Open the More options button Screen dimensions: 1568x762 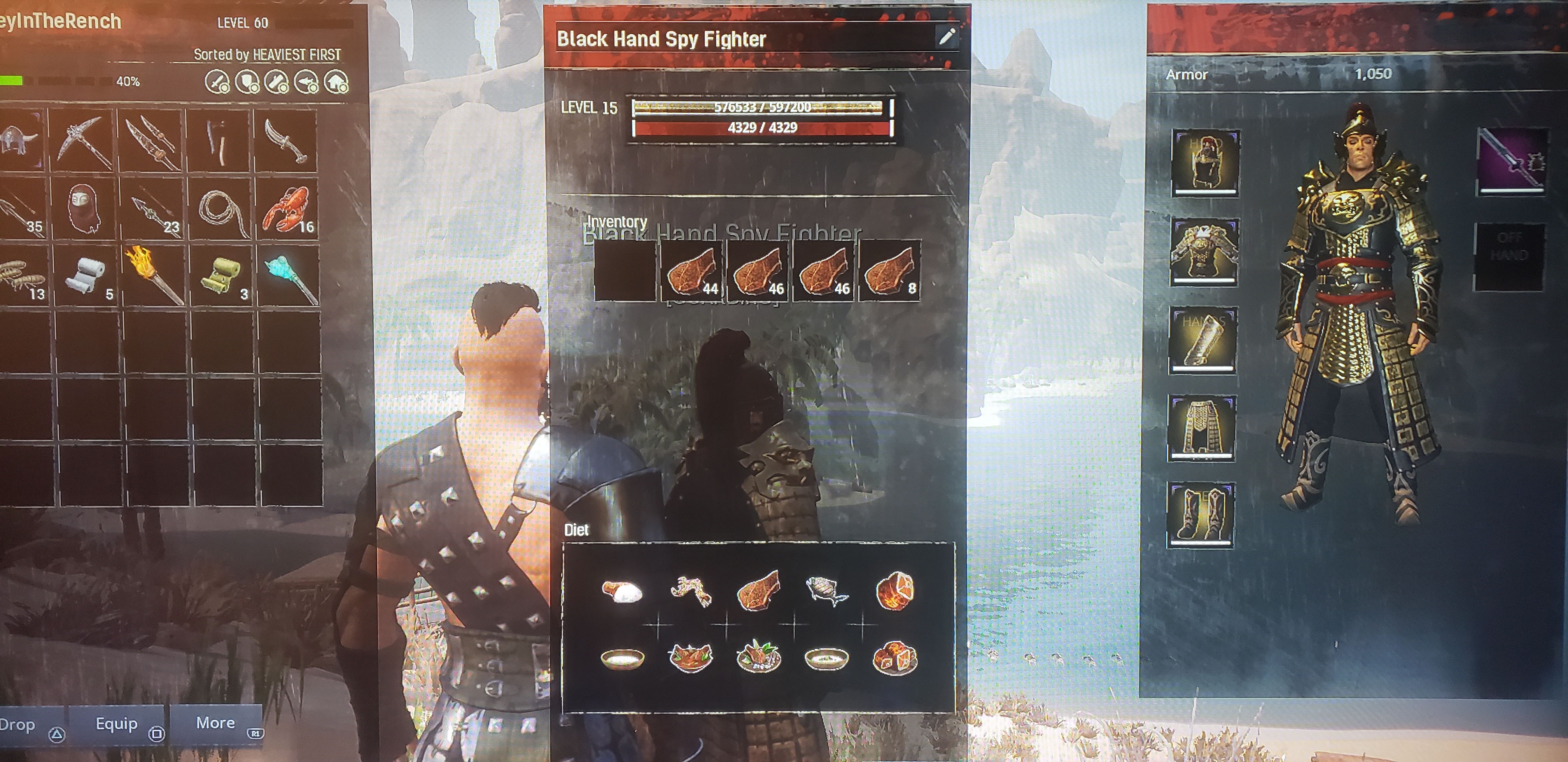[x=216, y=723]
